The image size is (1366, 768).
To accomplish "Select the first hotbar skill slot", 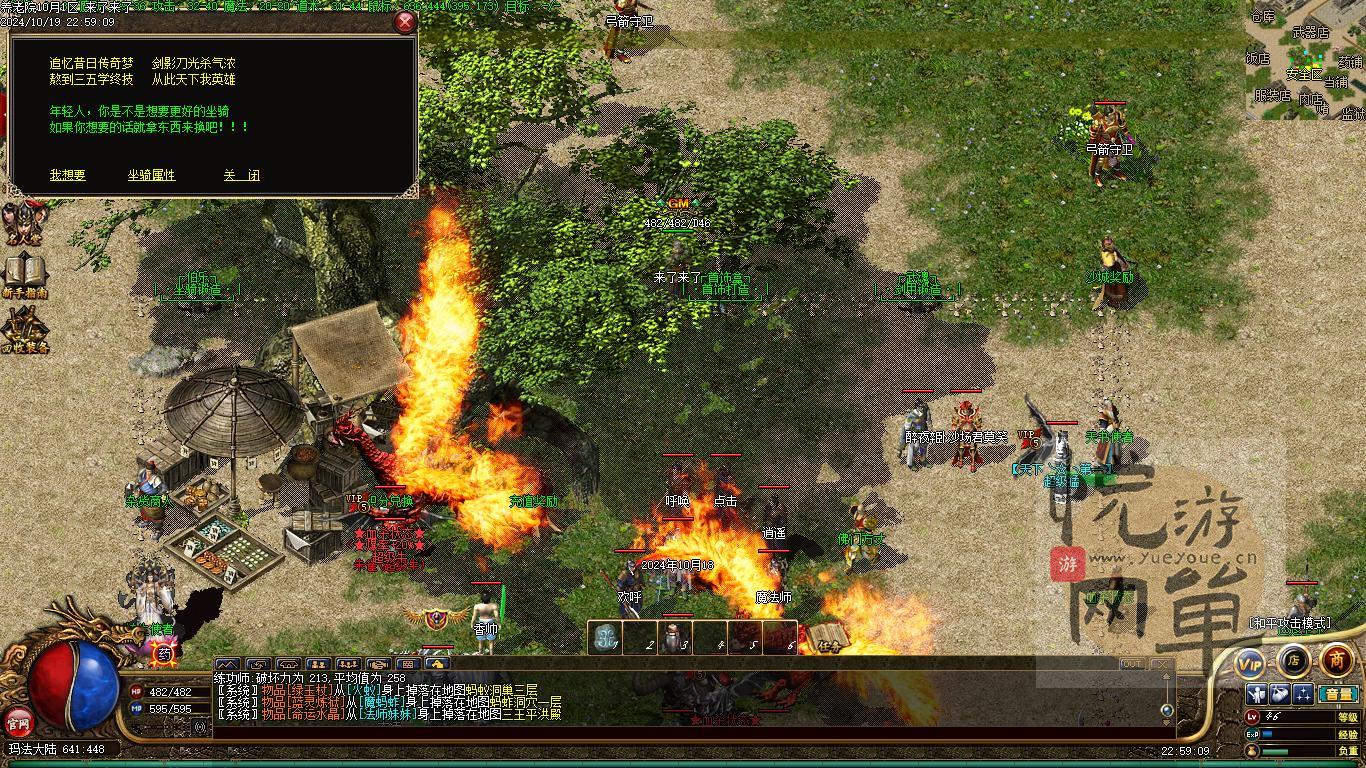I will [605, 638].
